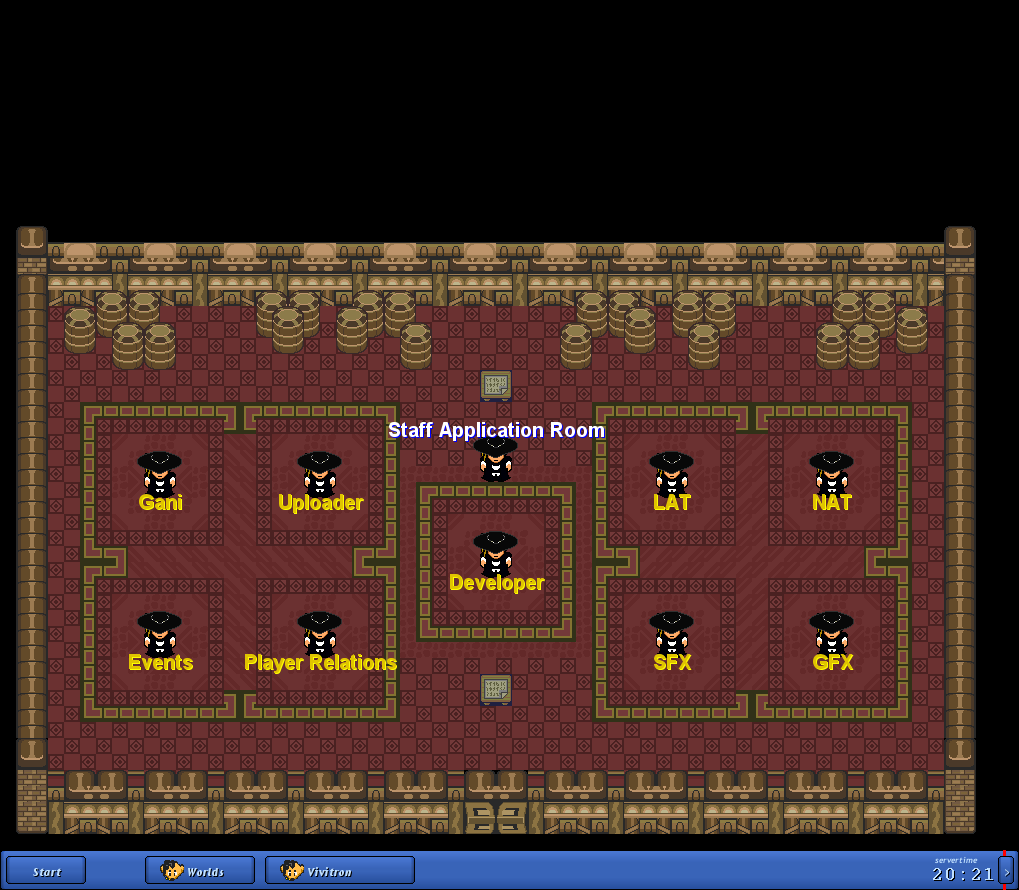Select the Vivitron taskbar entry

tap(339, 871)
